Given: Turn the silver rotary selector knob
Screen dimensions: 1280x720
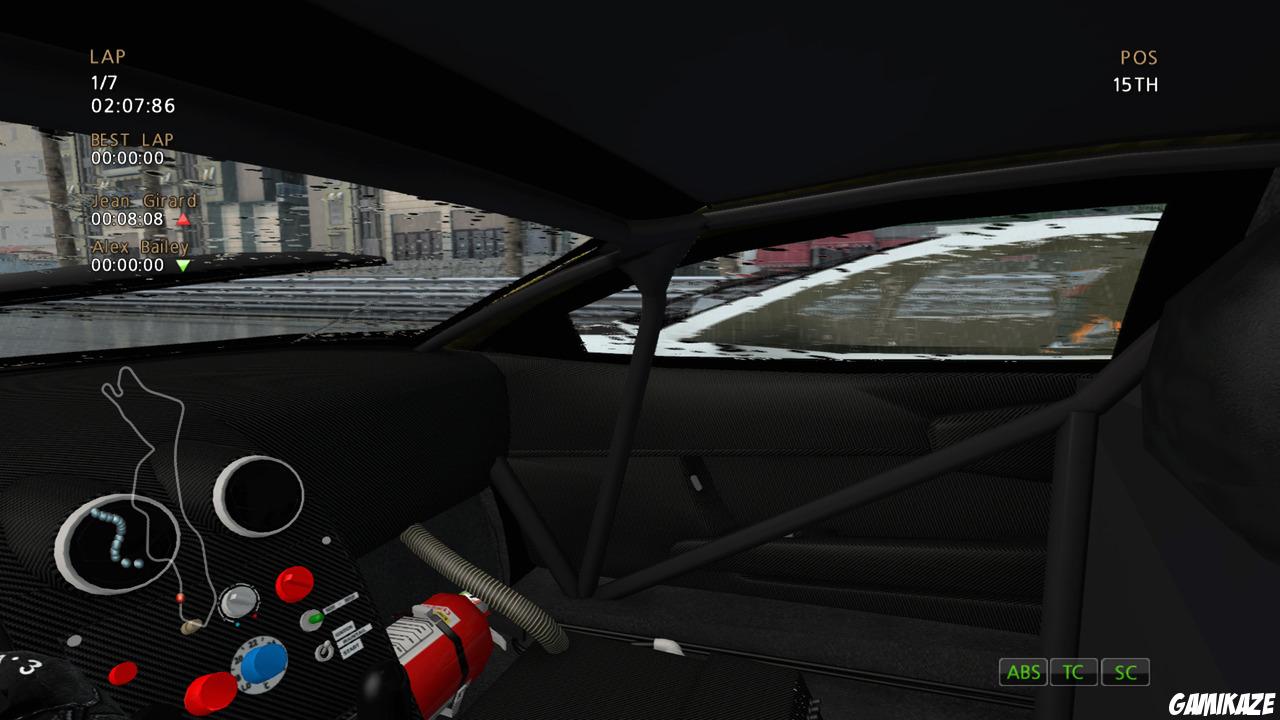Looking at the screenshot, I should click(x=239, y=602).
